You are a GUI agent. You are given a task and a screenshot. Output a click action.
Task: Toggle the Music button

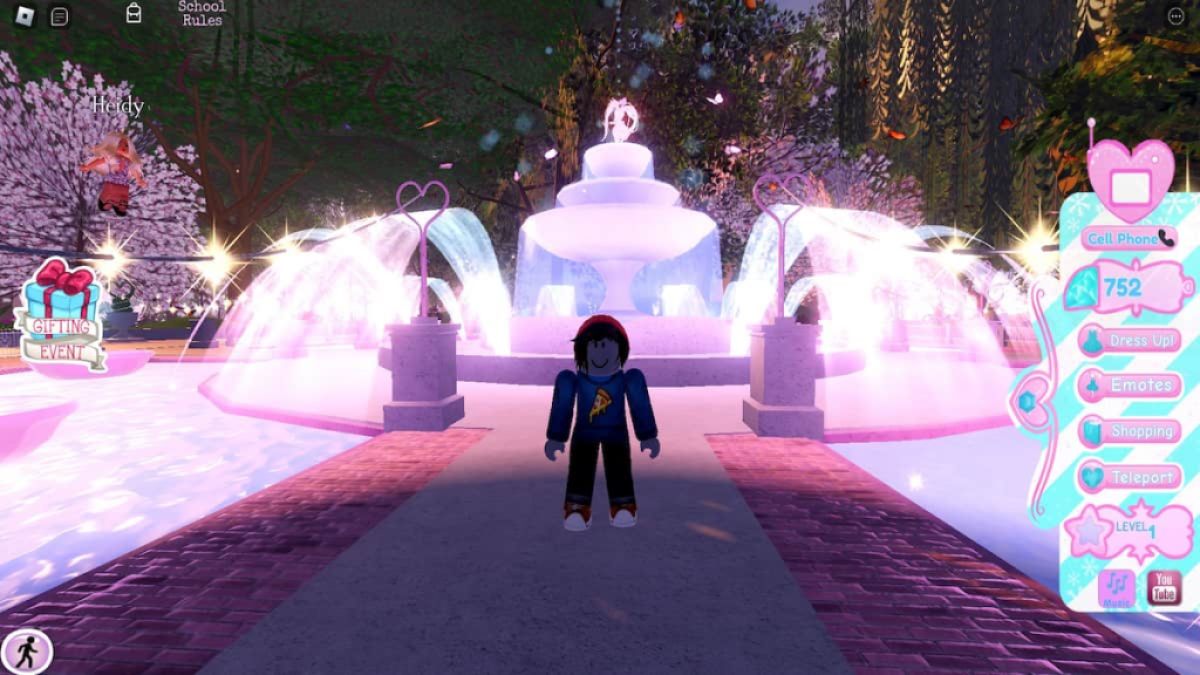pyautogui.click(x=1116, y=589)
